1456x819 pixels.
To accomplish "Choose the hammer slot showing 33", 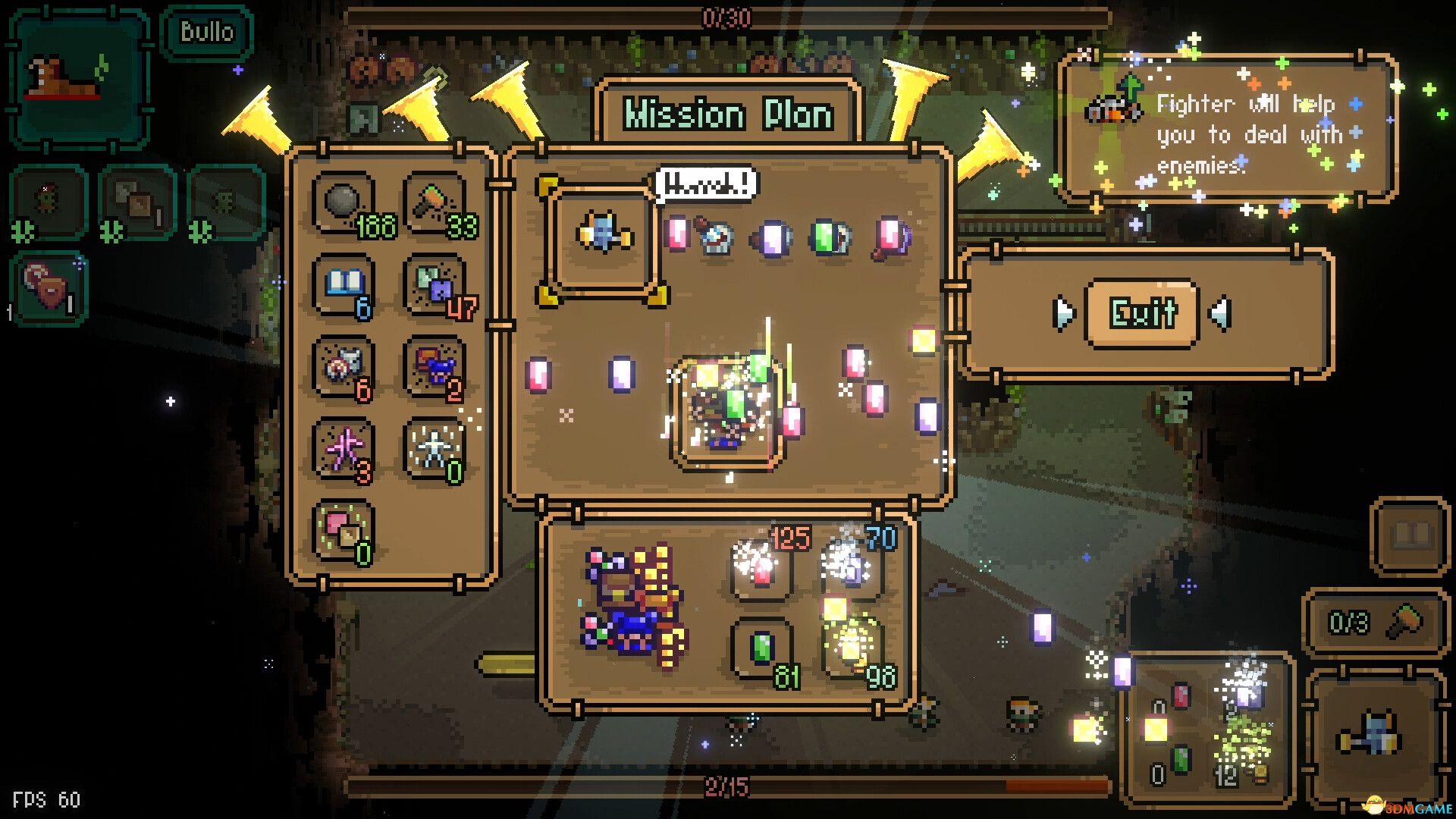I will [435, 205].
